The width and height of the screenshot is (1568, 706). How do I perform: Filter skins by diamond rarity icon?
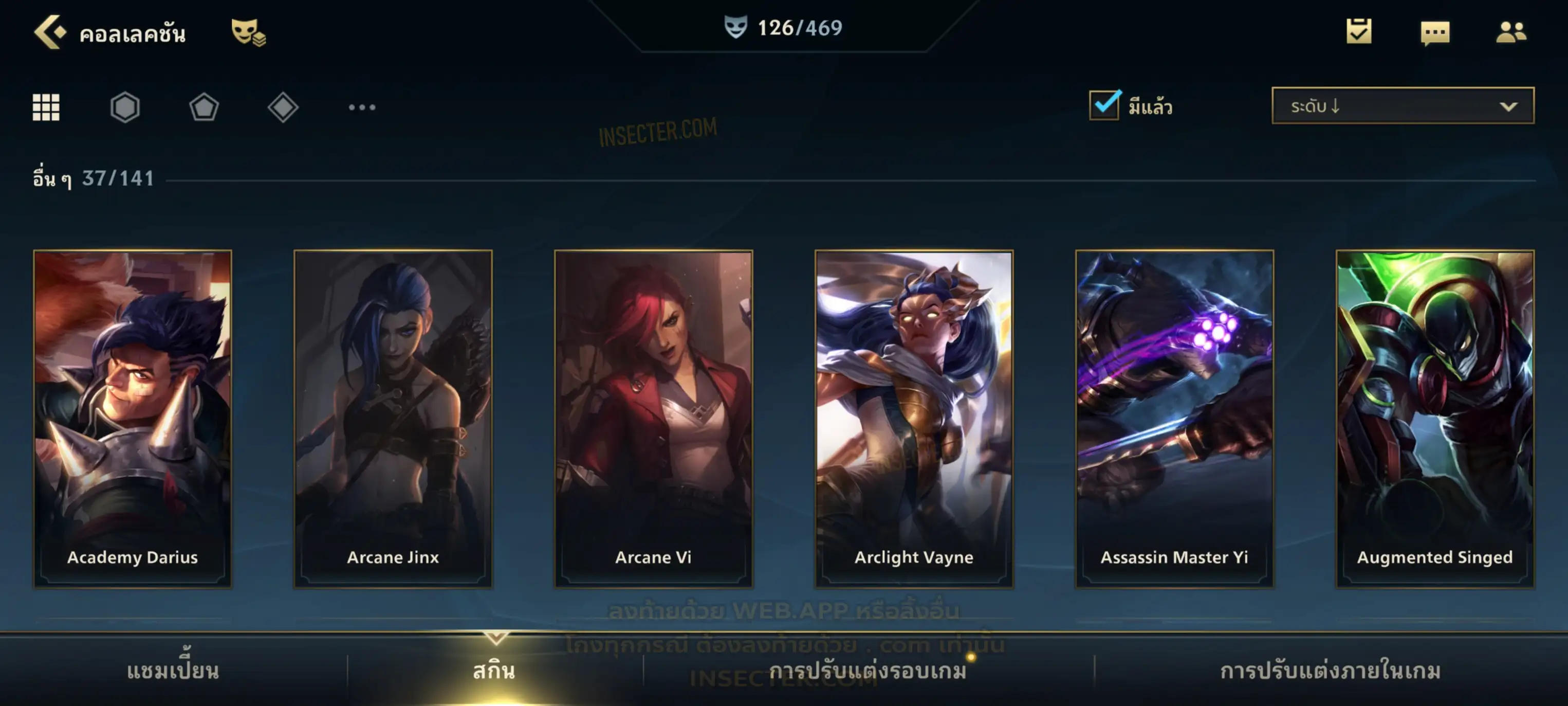point(283,107)
